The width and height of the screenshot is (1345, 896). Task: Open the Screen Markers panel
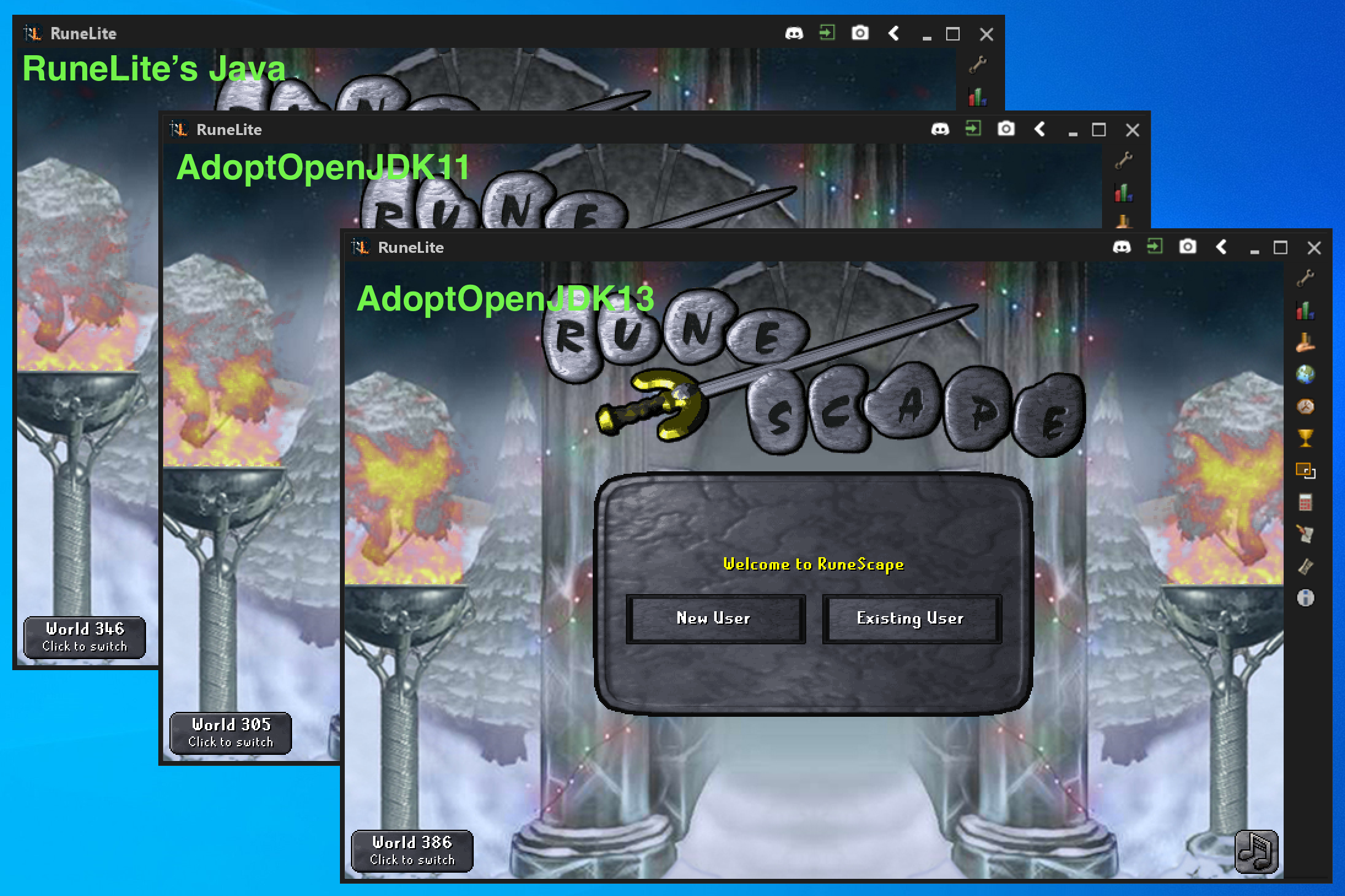tap(1306, 470)
